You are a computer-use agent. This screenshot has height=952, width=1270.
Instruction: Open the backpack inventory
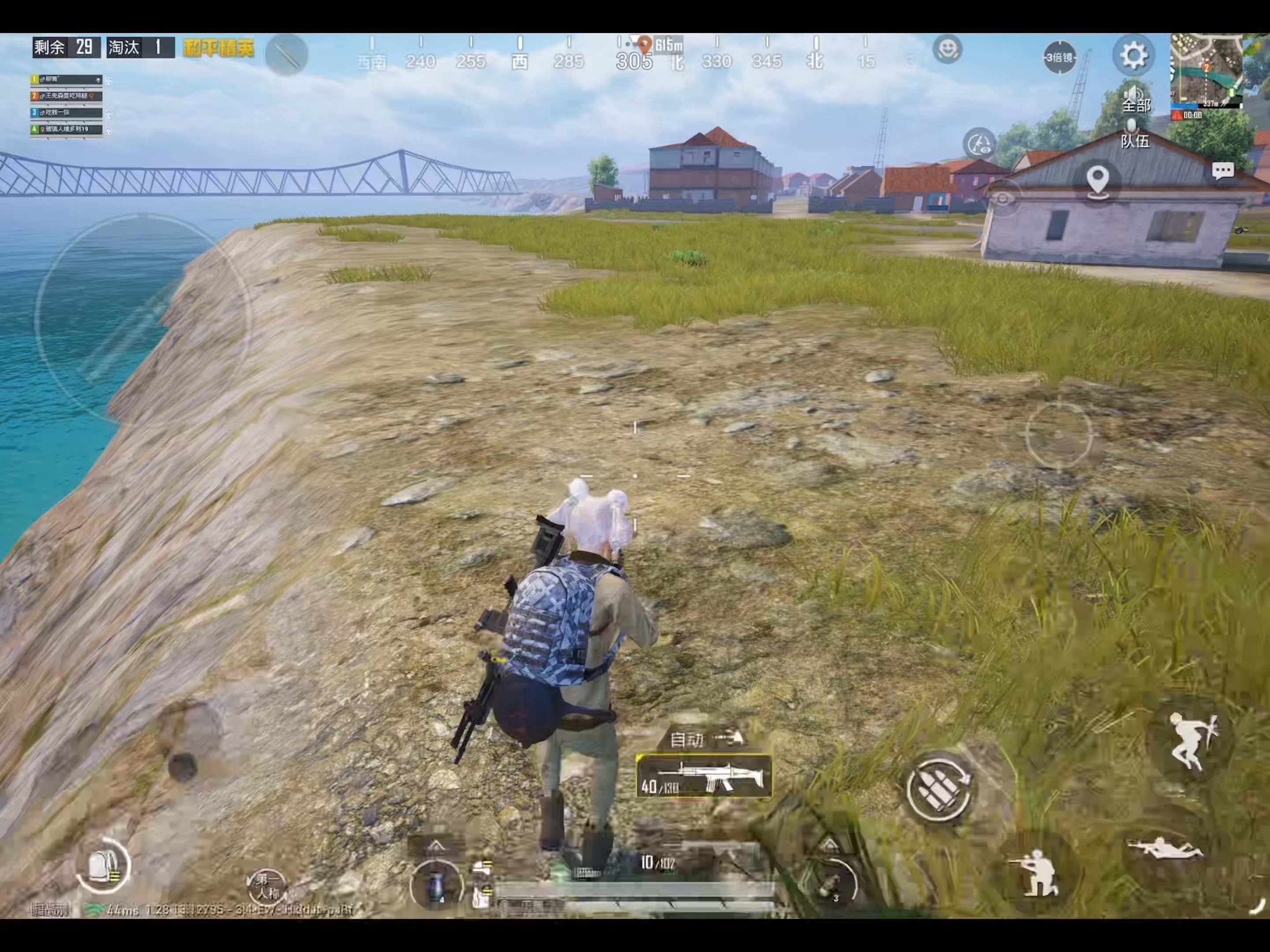tap(104, 865)
